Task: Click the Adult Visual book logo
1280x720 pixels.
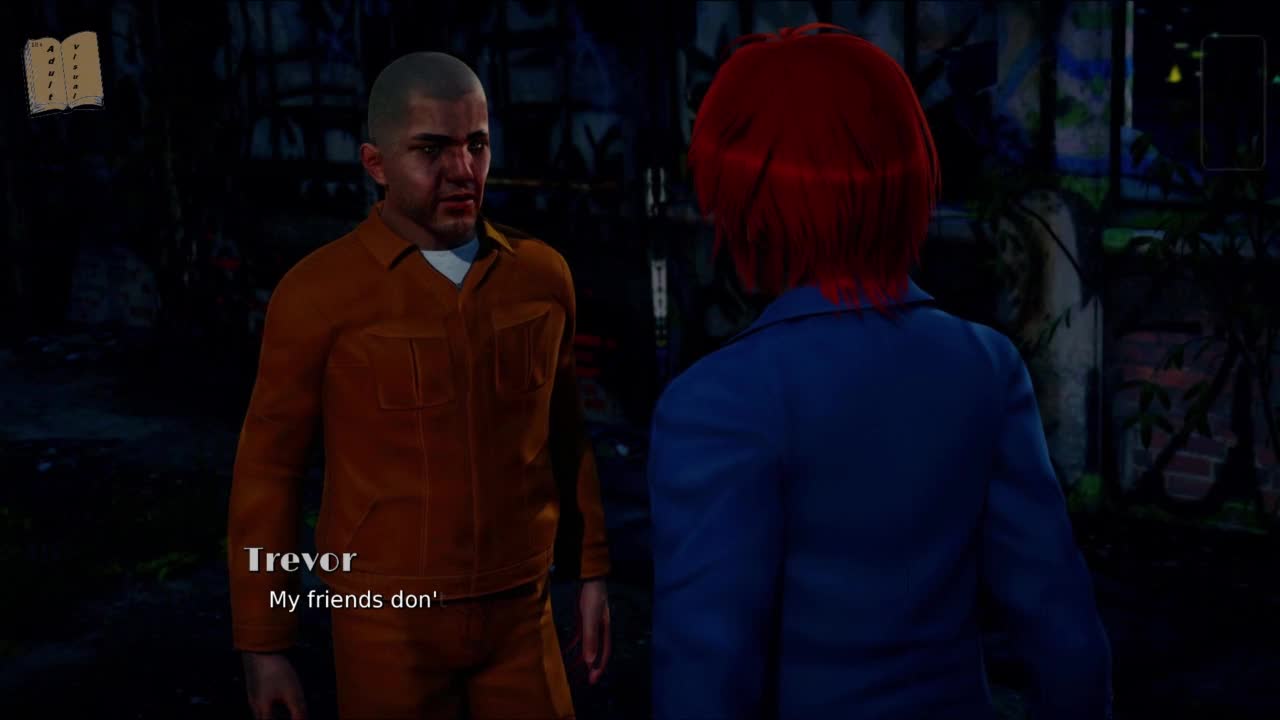Action: pos(64,72)
